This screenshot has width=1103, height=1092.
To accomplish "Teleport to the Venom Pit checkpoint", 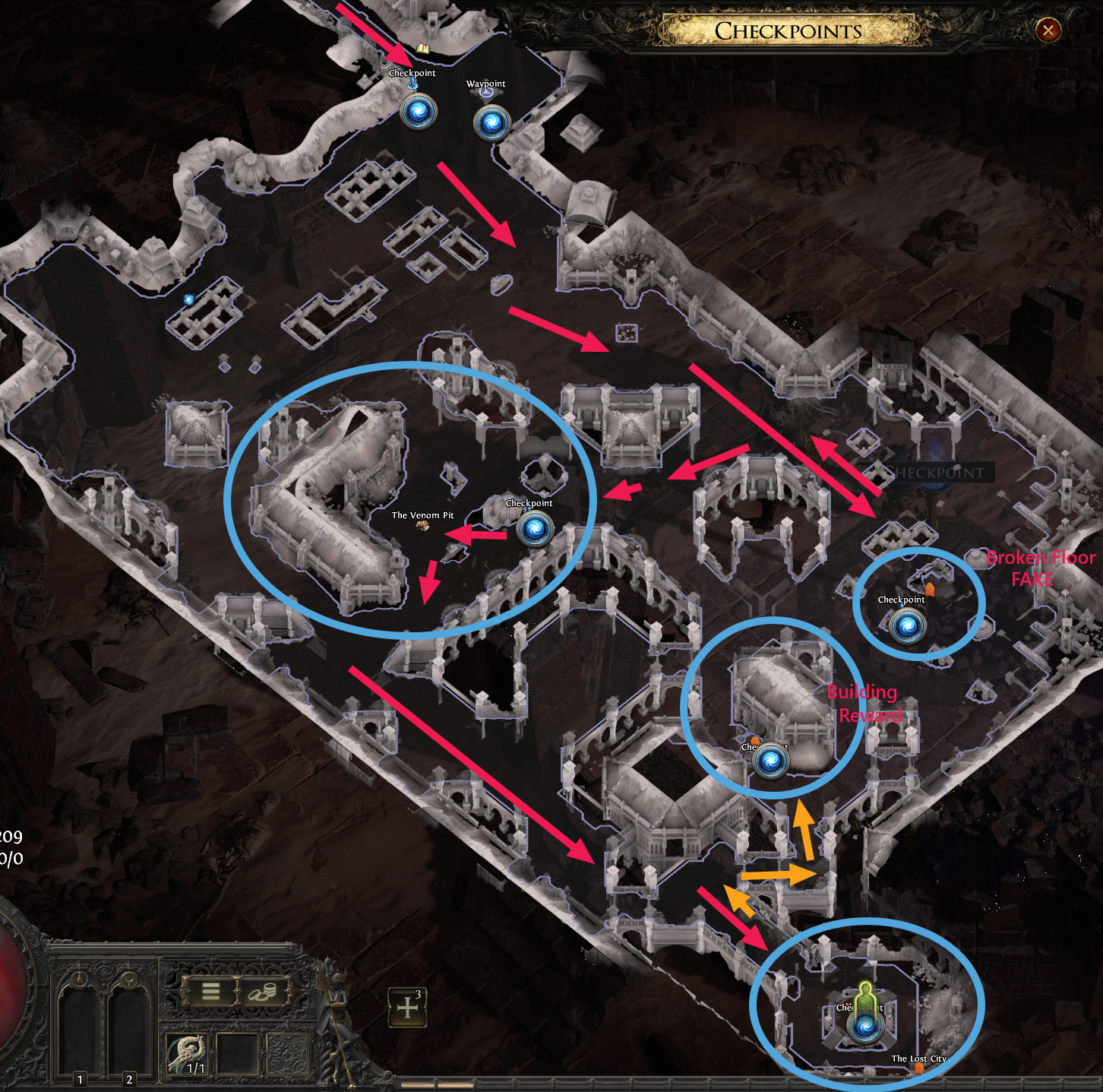I will pyautogui.click(x=534, y=528).
